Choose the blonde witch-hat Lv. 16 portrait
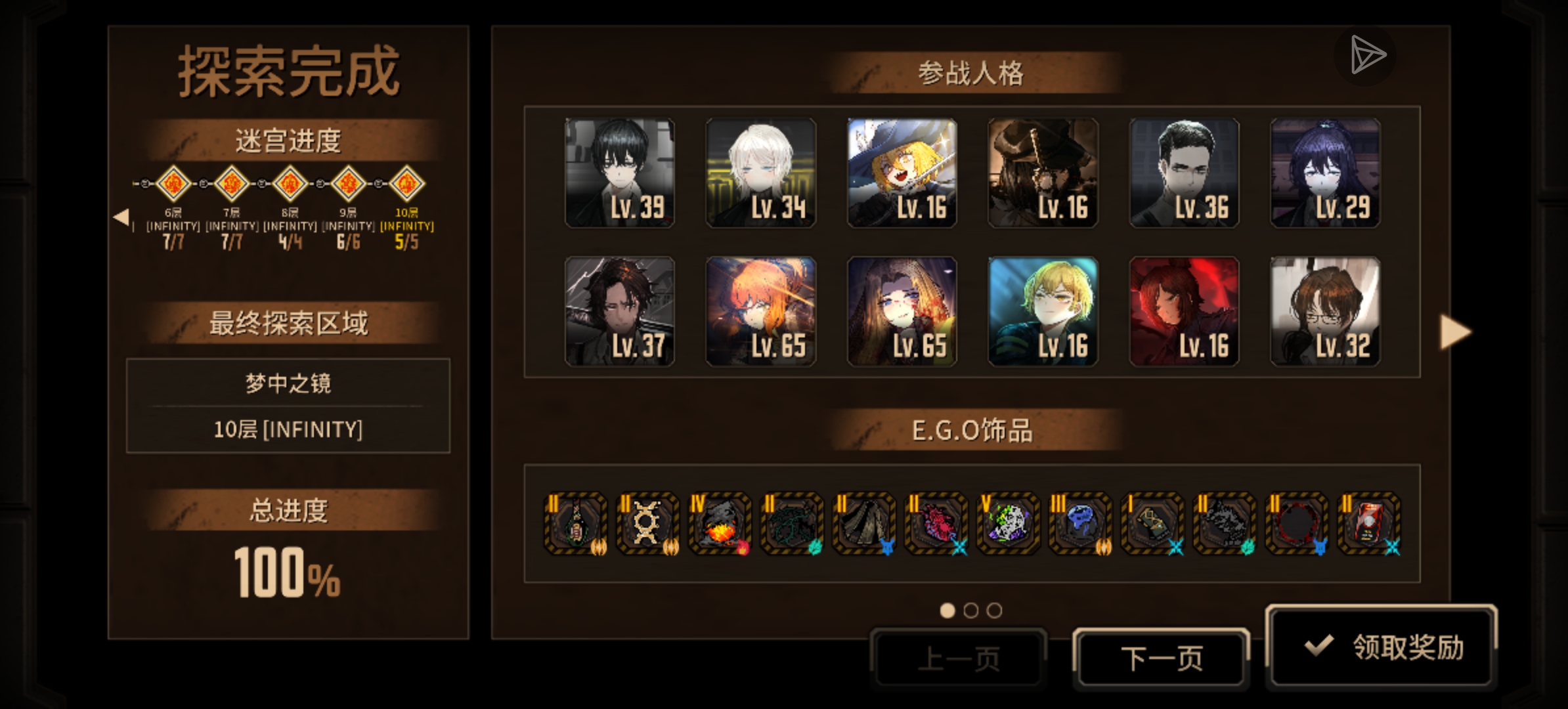The width and height of the screenshot is (1568, 709). pyautogui.click(x=902, y=173)
